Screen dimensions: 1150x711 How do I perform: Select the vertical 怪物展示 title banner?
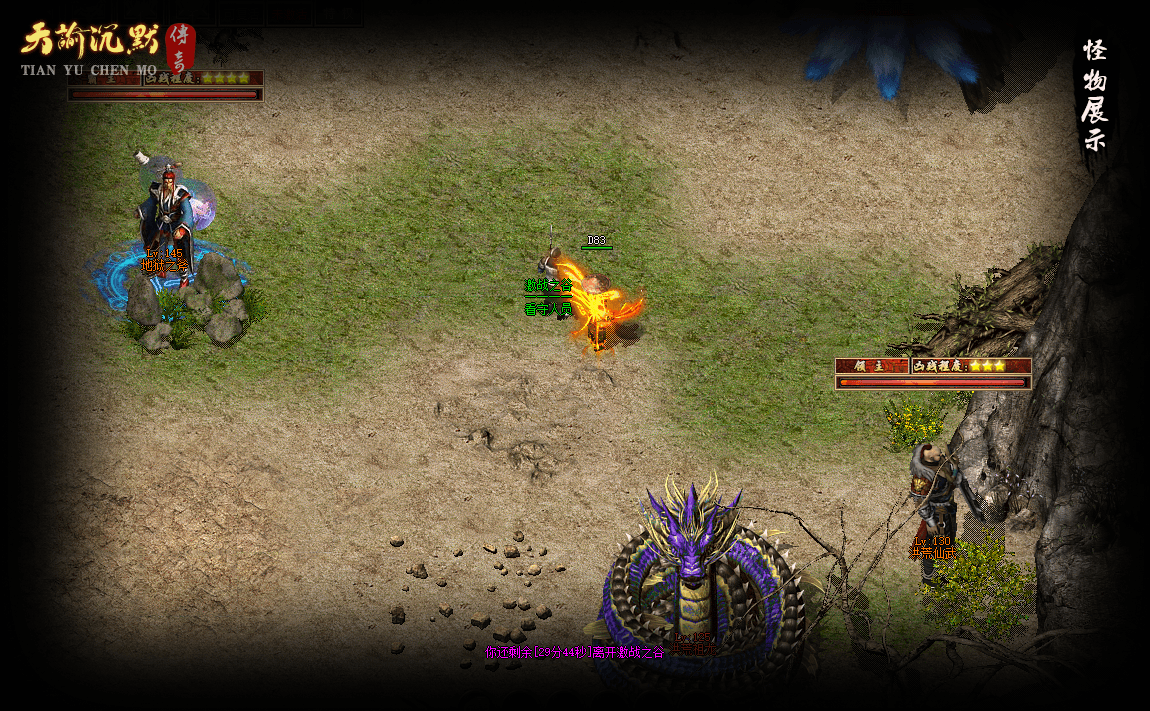pos(1094,96)
